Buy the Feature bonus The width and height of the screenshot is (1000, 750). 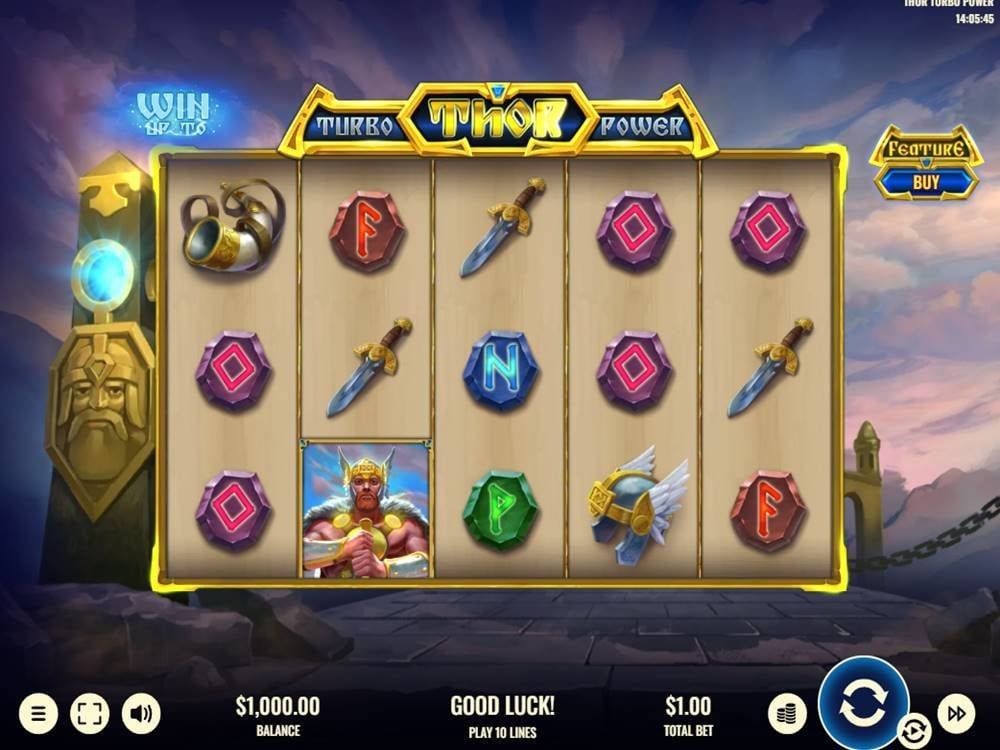925,181
